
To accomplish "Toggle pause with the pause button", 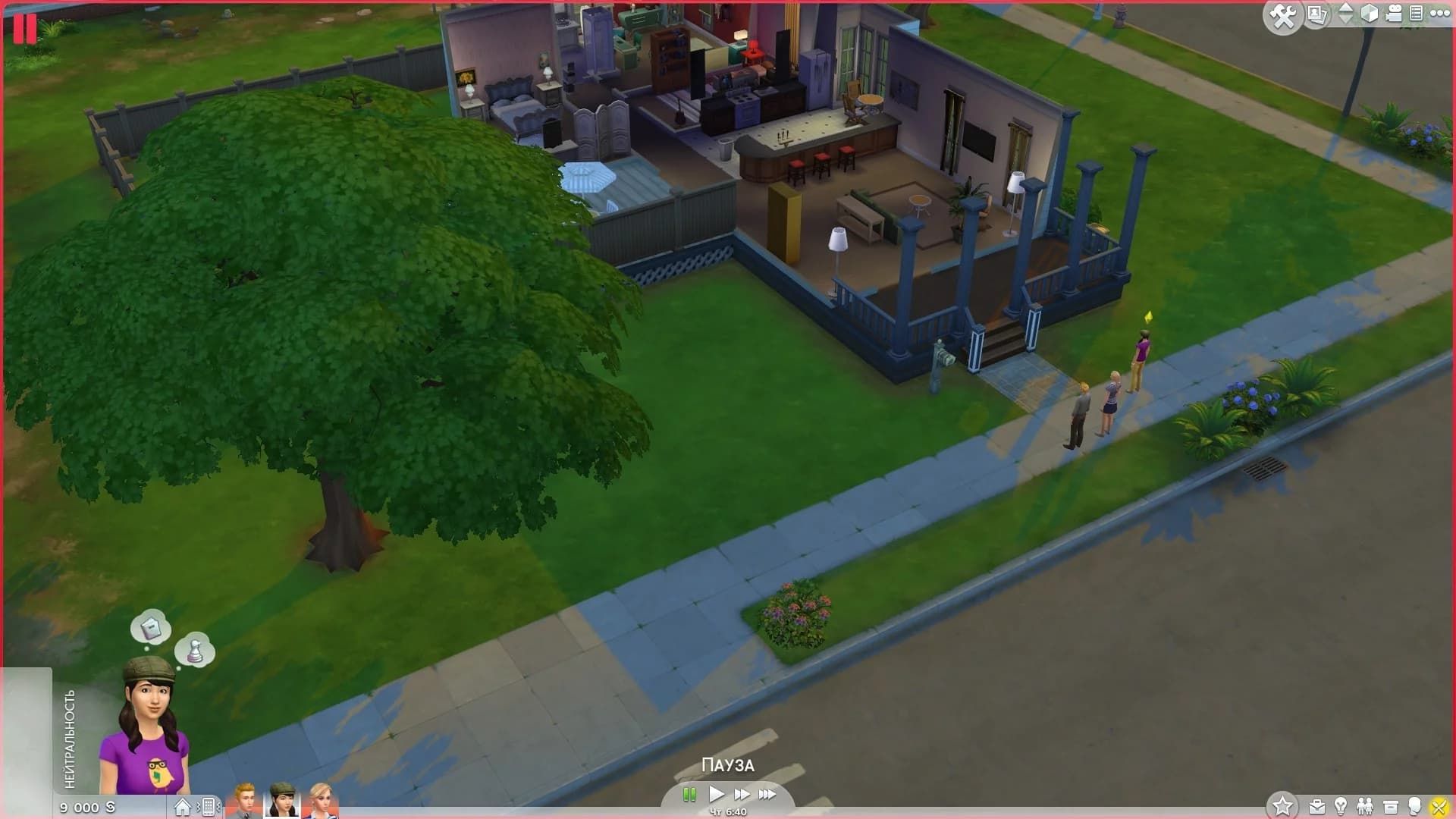I will [x=691, y=795].
